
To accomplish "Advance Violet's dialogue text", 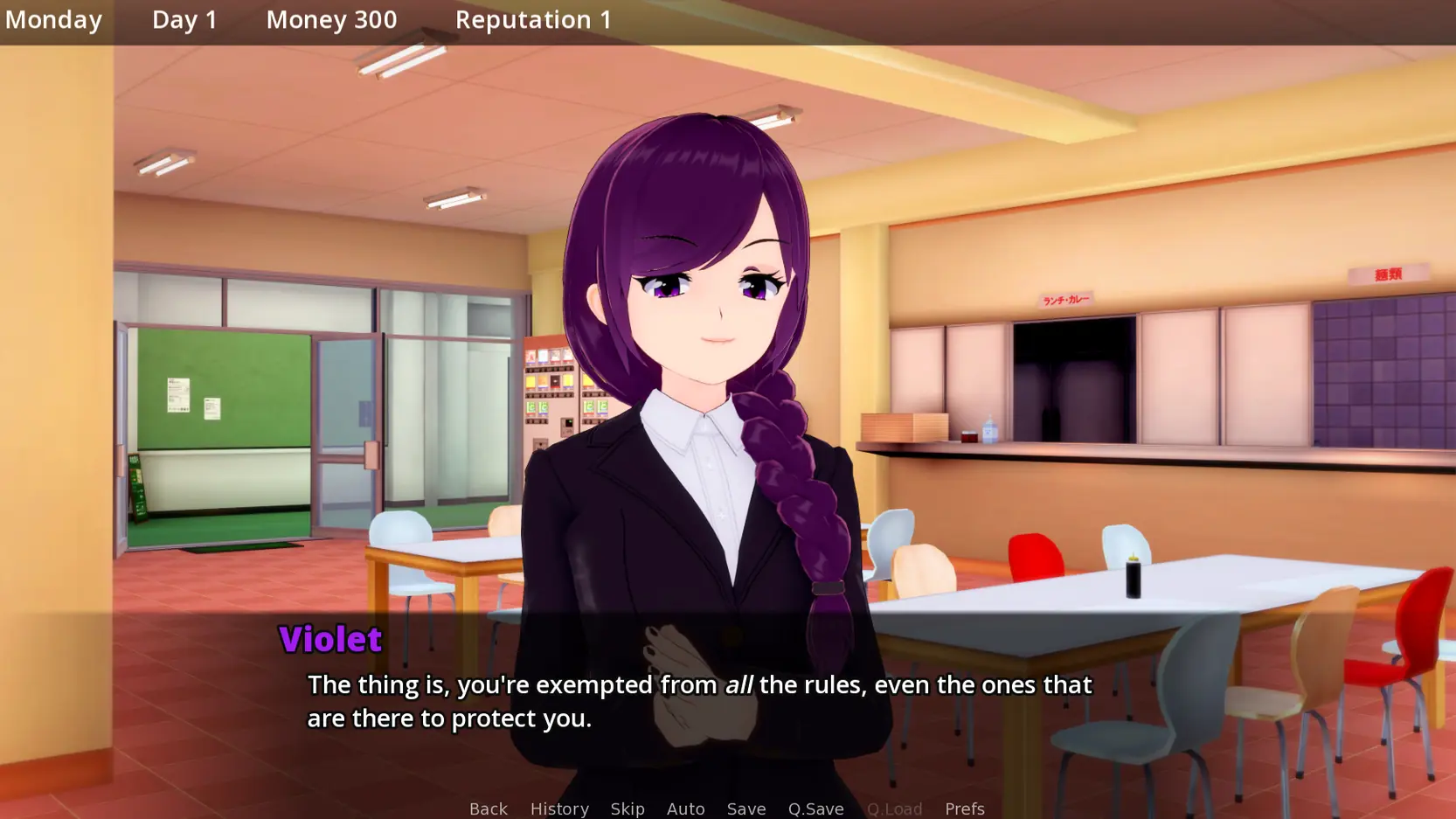I will pyautogui.click(x=699, y=701).
